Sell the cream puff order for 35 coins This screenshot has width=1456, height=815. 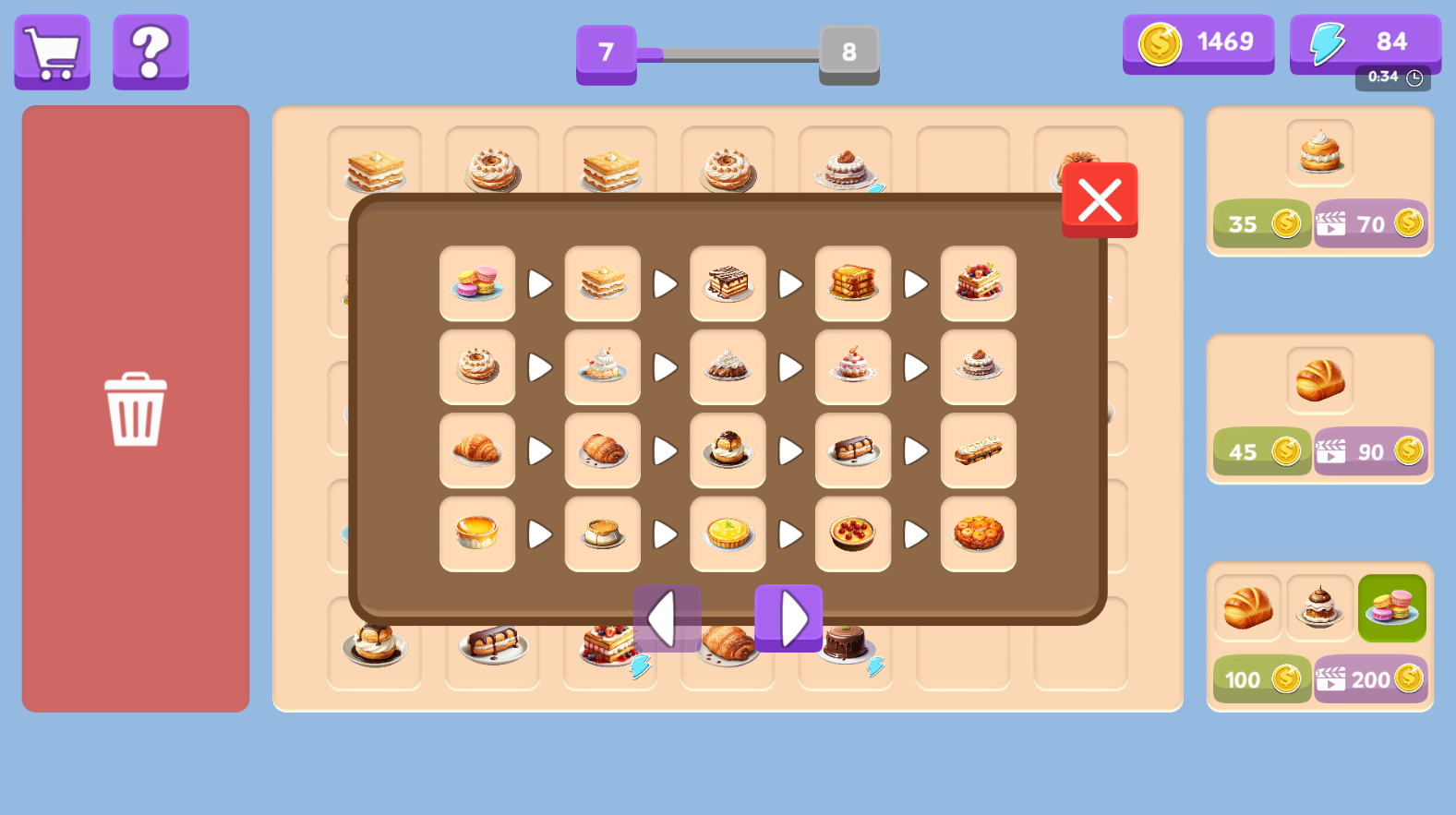click(x=1261, y=223)
